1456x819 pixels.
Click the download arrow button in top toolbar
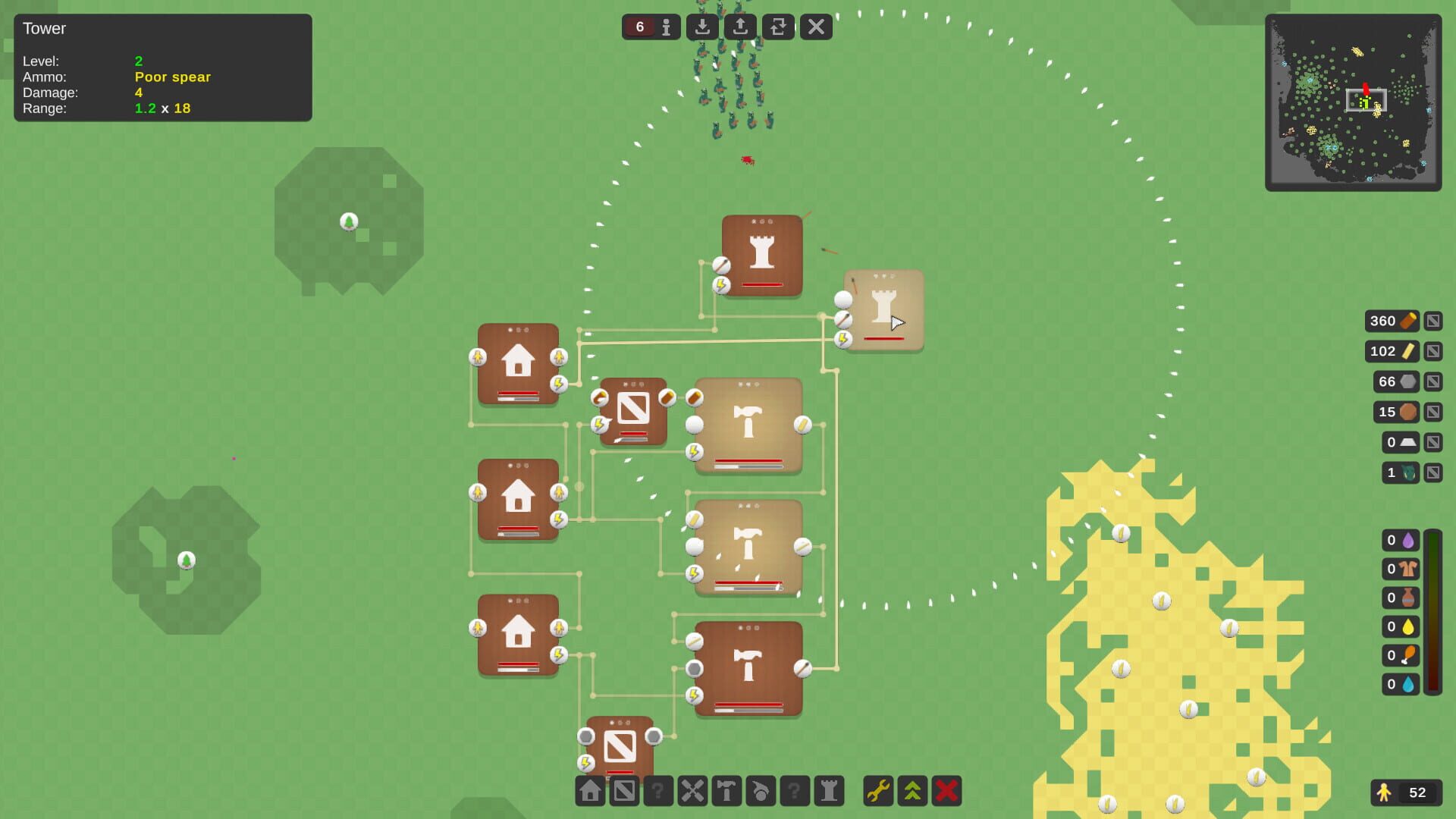click(x=702, y=27)
